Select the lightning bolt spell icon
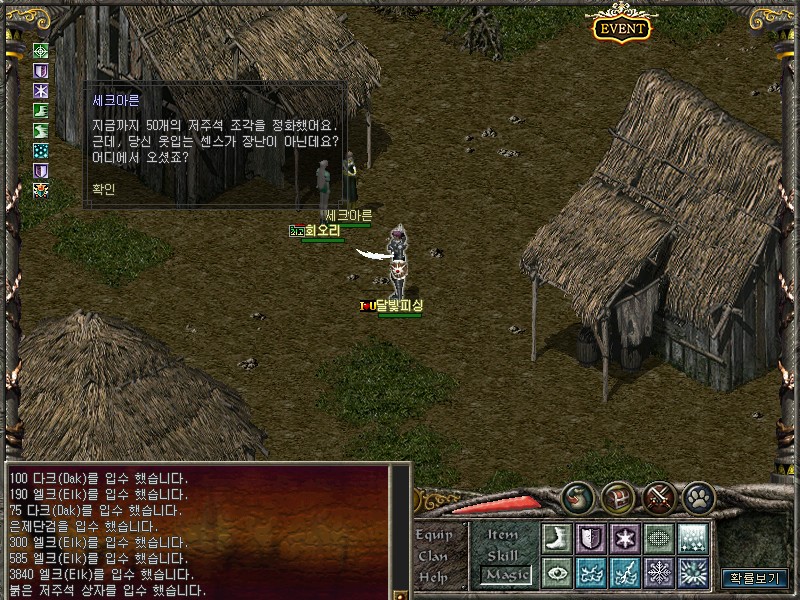This screenshot has width=800, height=600. click(625, 572)
